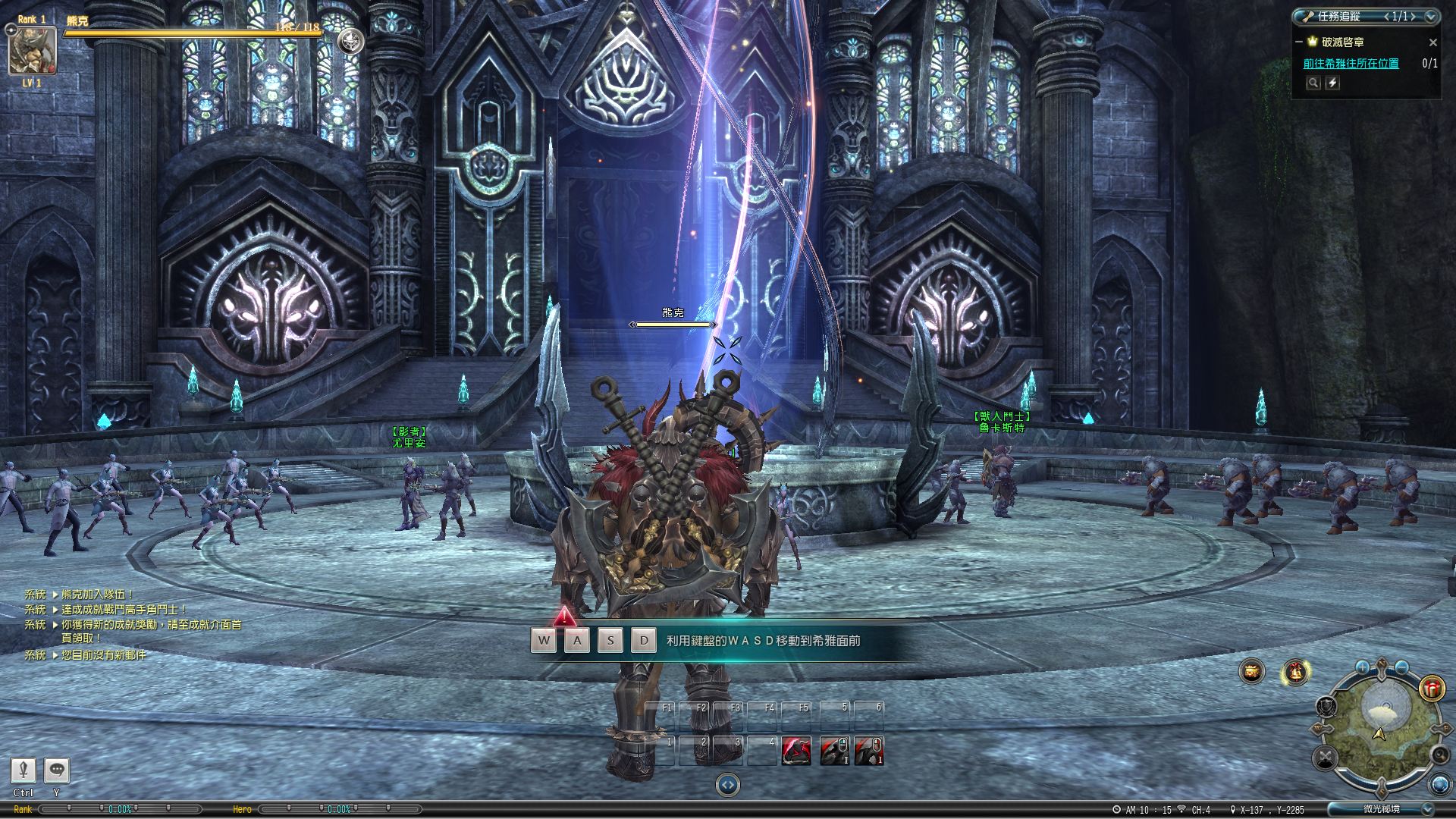Collapse the 任務追蹤 quest tracking panel
The image size is (1456, 819).
coord(1432,16)
